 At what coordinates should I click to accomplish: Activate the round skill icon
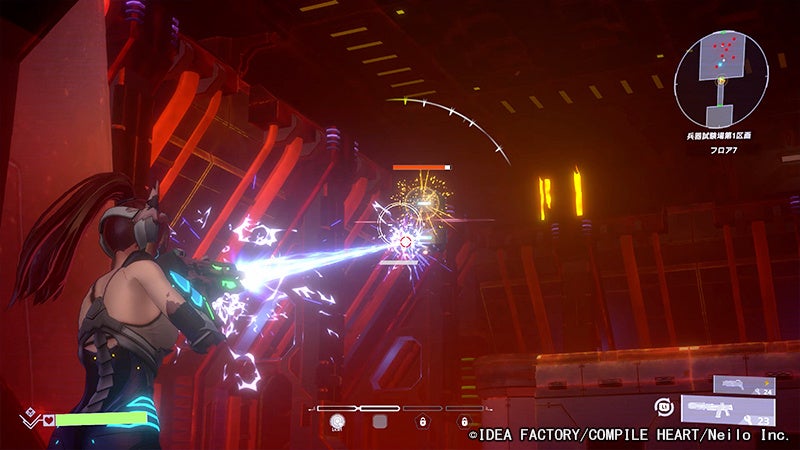pos(338,422)
